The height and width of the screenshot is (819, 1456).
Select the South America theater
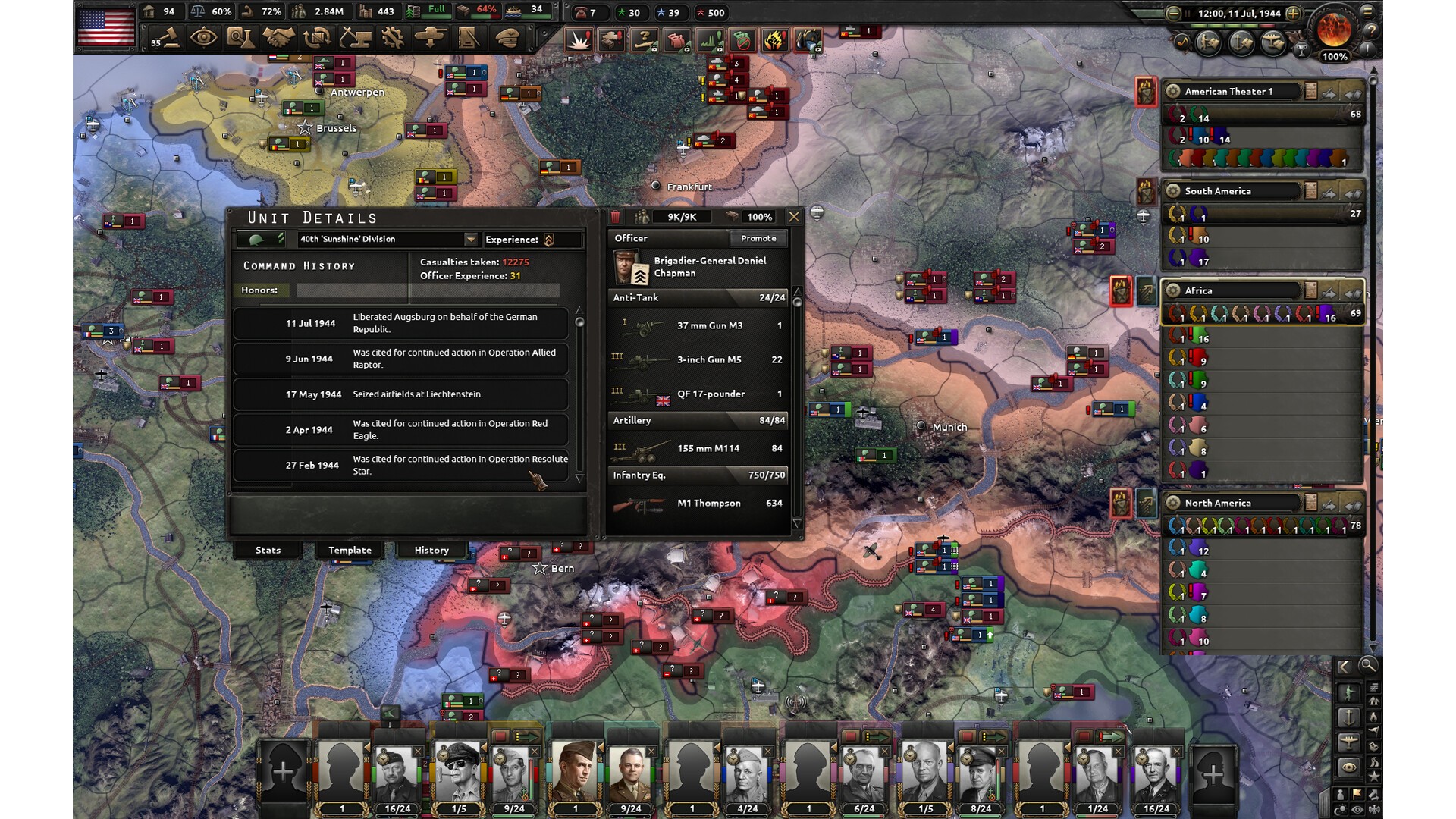1218,191
